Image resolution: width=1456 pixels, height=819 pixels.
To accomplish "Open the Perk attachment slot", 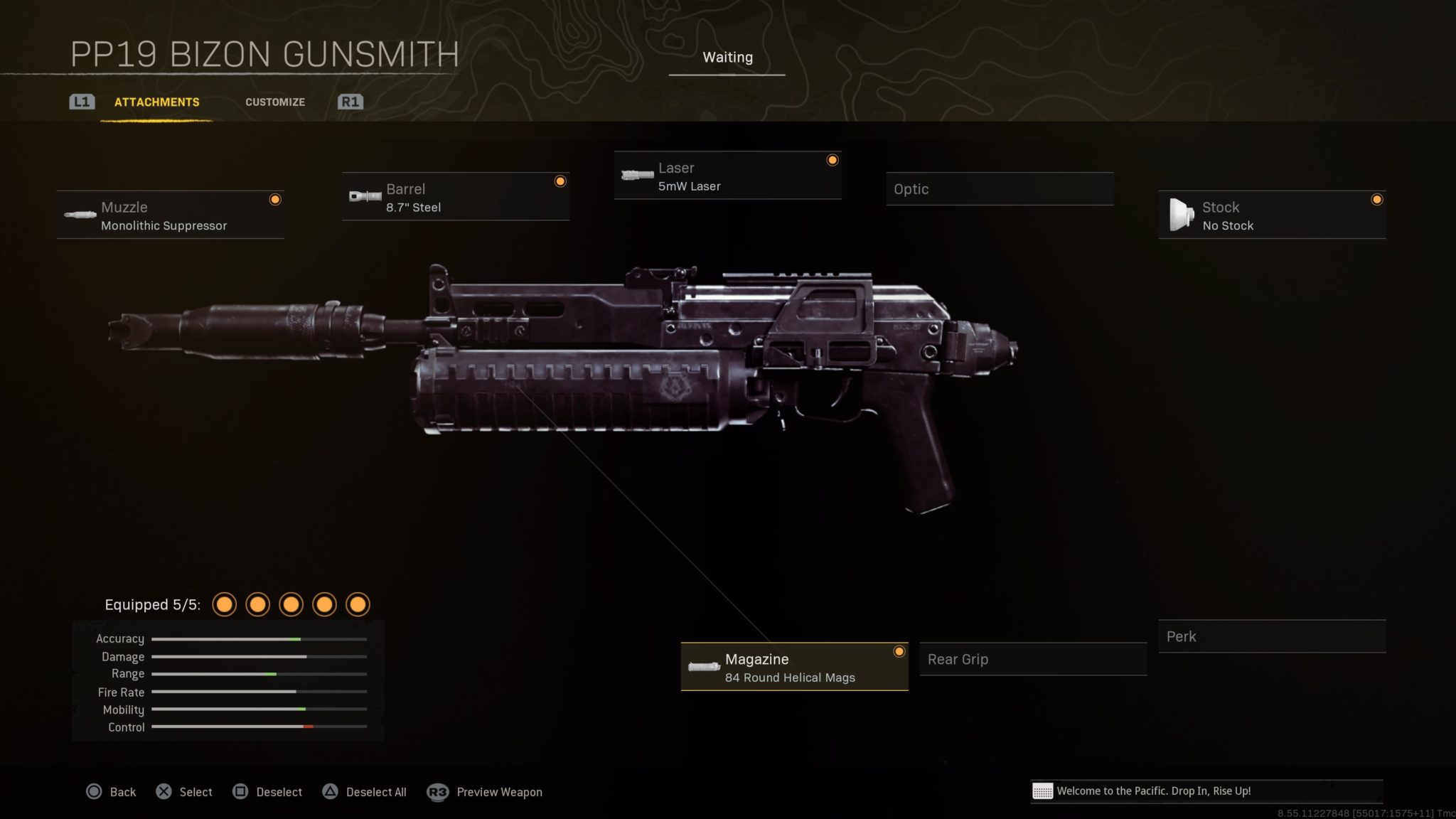I will [x=1272, y=636].
